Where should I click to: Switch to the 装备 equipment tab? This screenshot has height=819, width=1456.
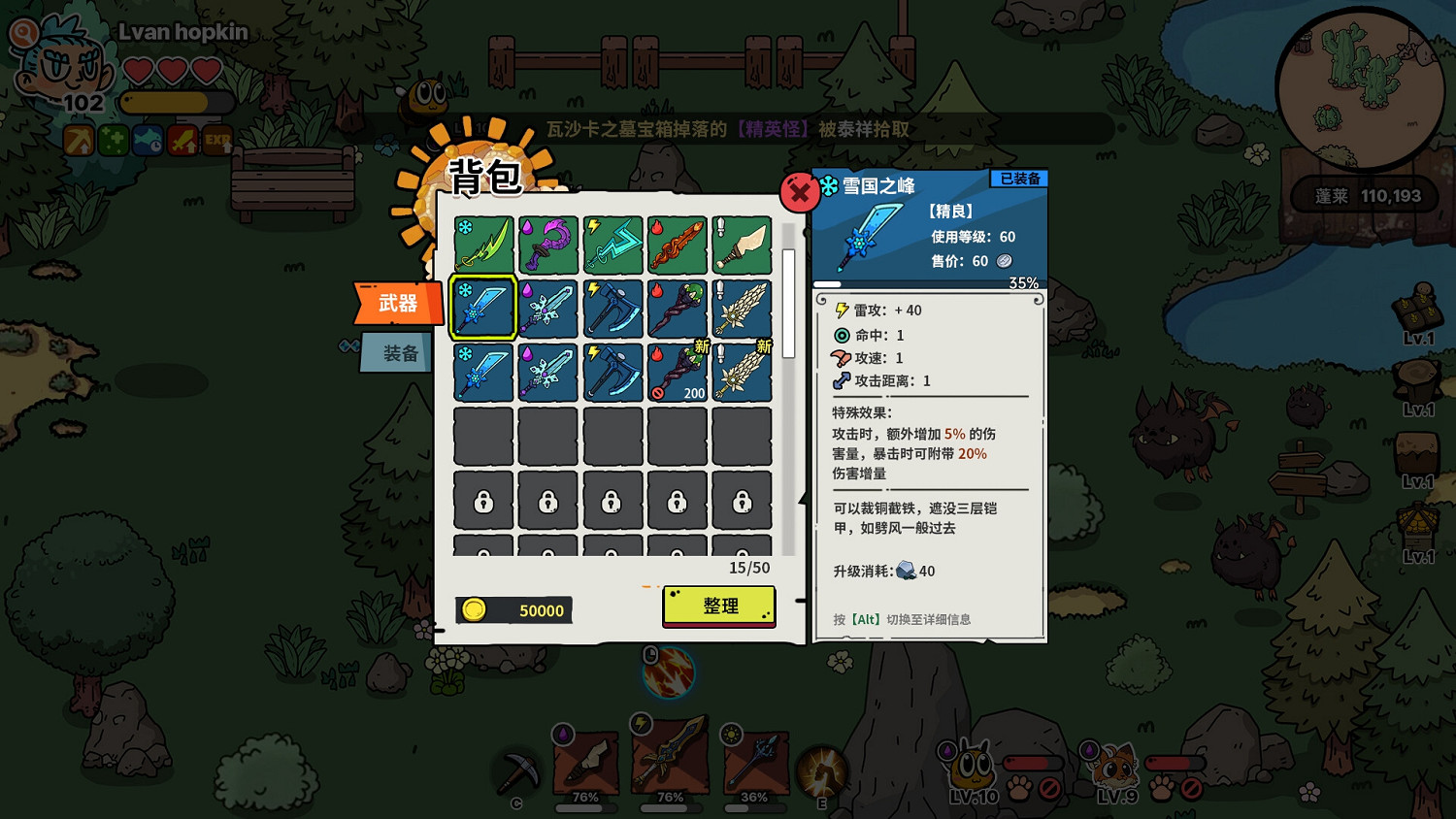click(x=396, y=351)
